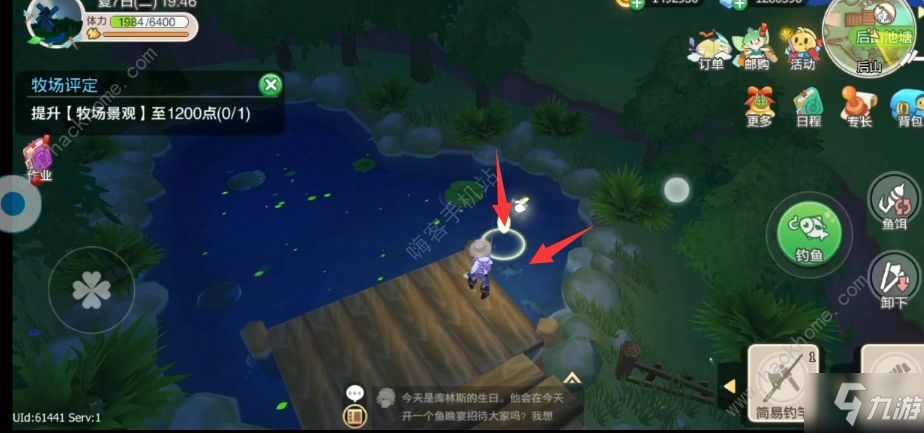The width and height of the screenshot is (924, 433).
Task: Tap the four-leaf clover joystick
Action: pos(91,290)
